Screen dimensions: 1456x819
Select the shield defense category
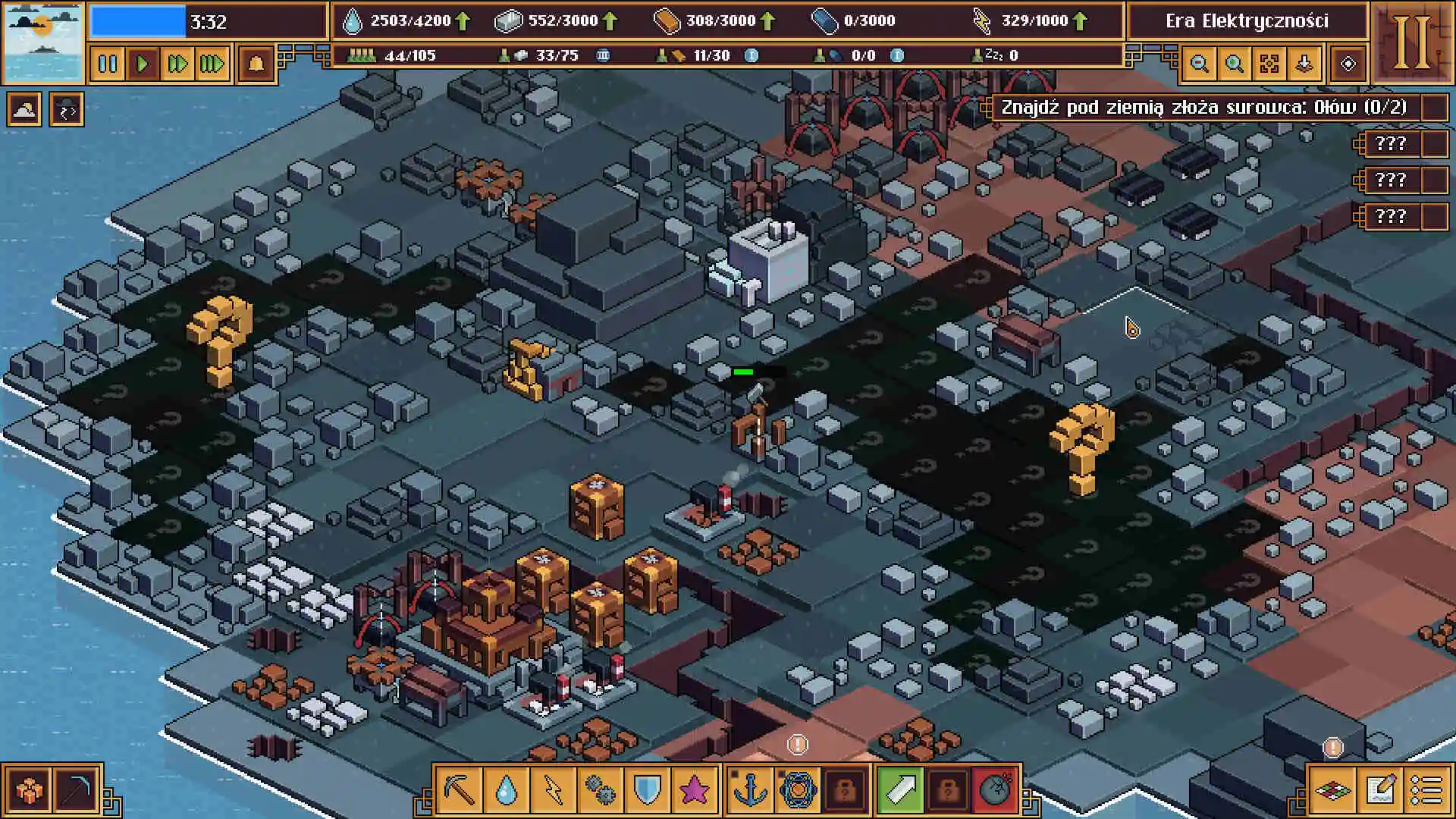[x=647, y=790]
